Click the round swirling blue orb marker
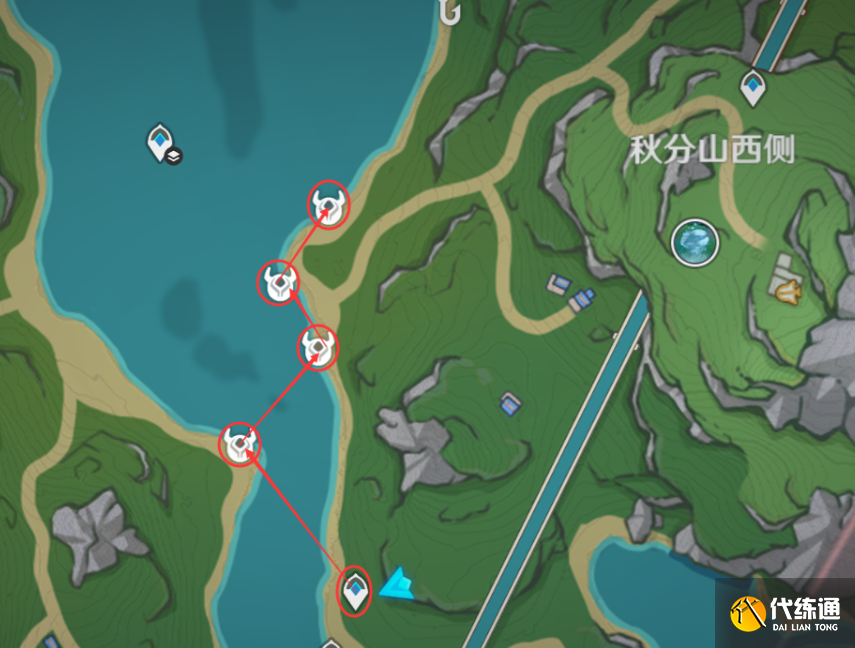855x648 pixels. coord(694,242)
